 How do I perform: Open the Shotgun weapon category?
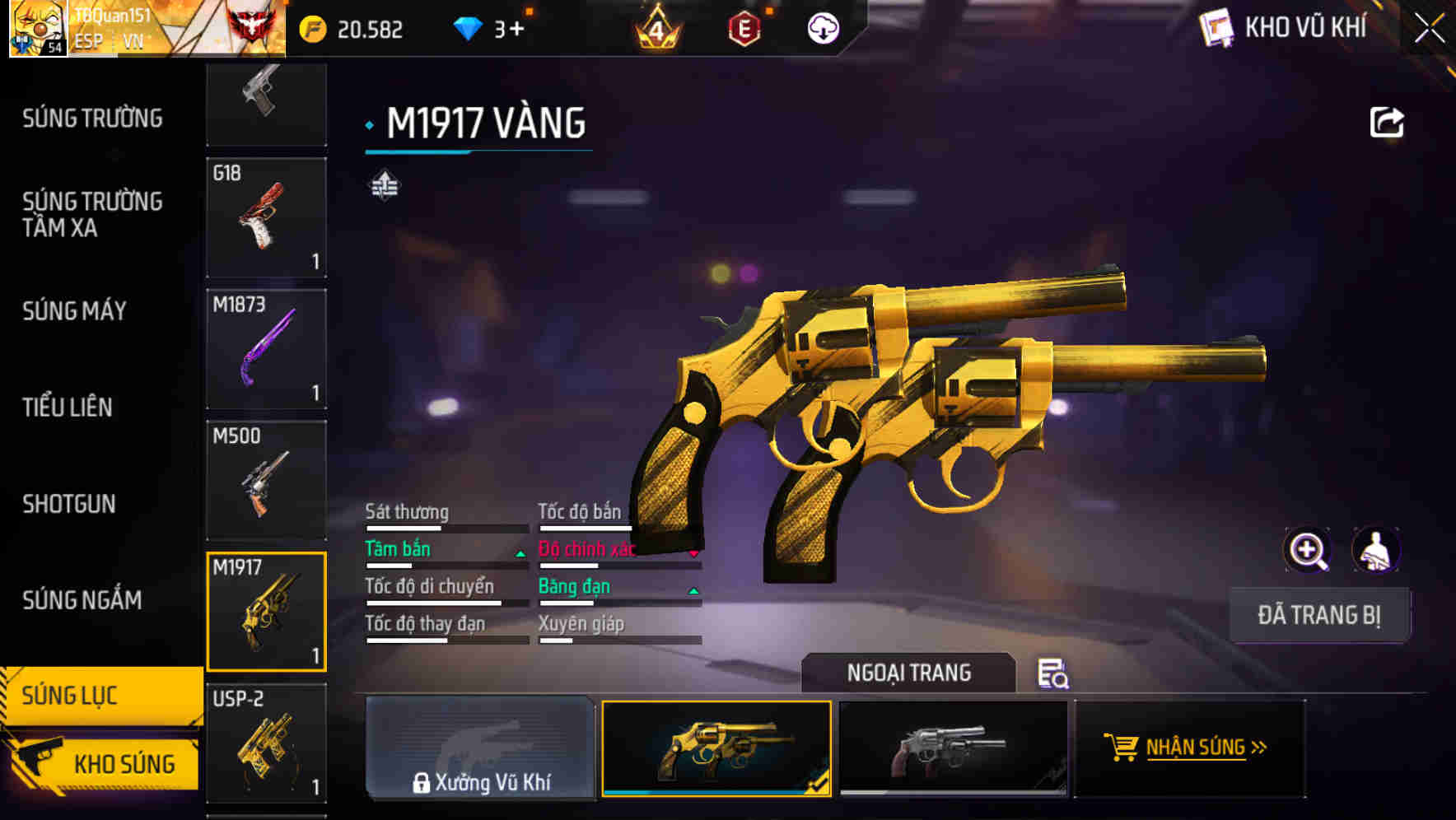coord(69,504)
